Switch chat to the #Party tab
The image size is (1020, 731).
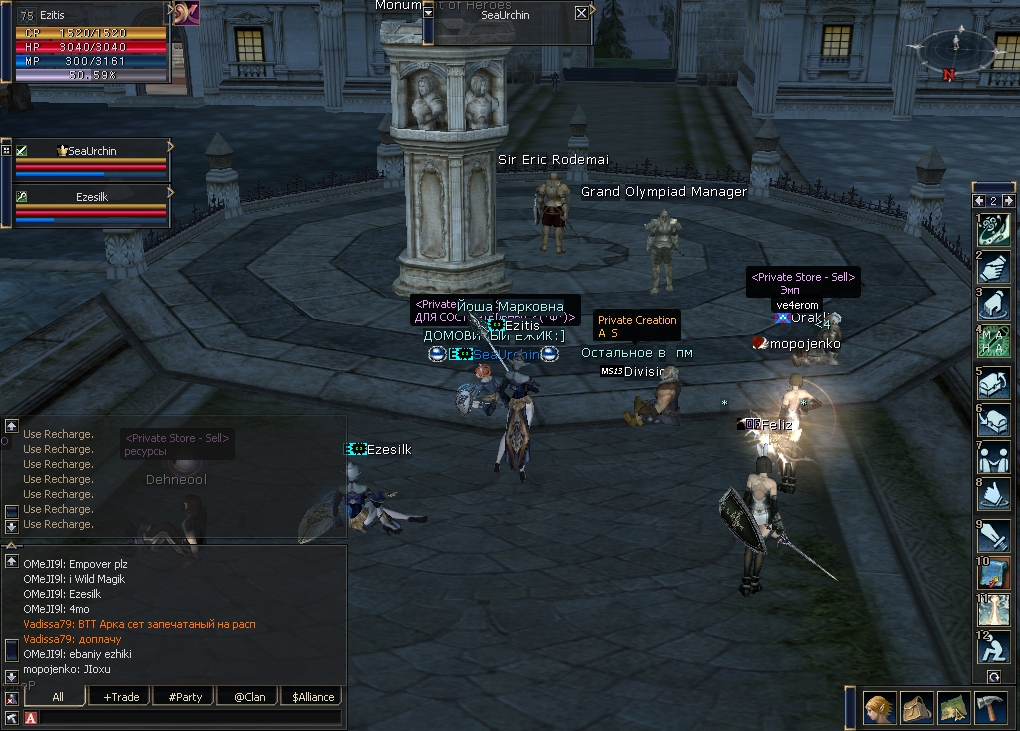[185, 696]
